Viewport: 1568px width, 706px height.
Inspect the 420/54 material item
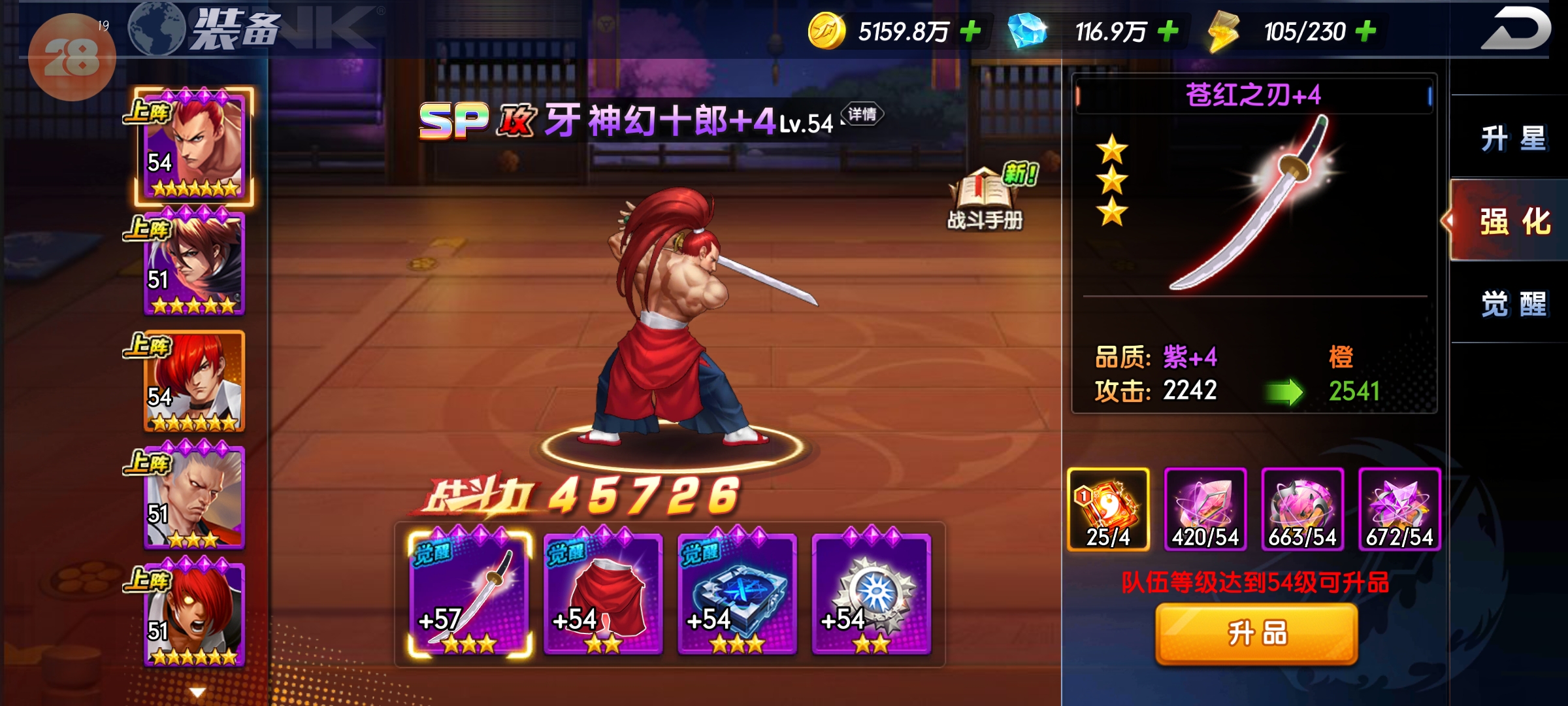1205,509
